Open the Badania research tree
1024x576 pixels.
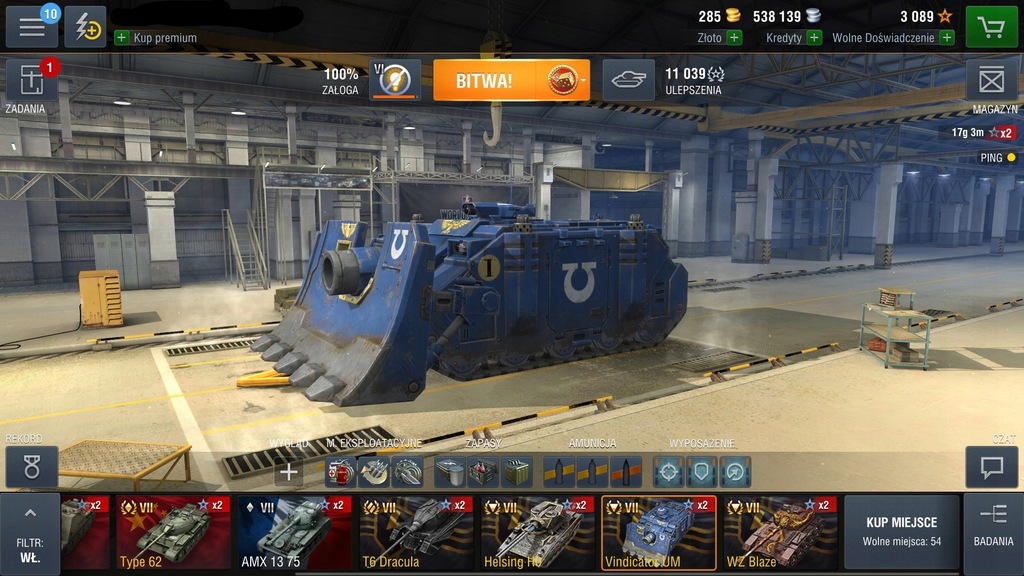click(x=993, y=525)
